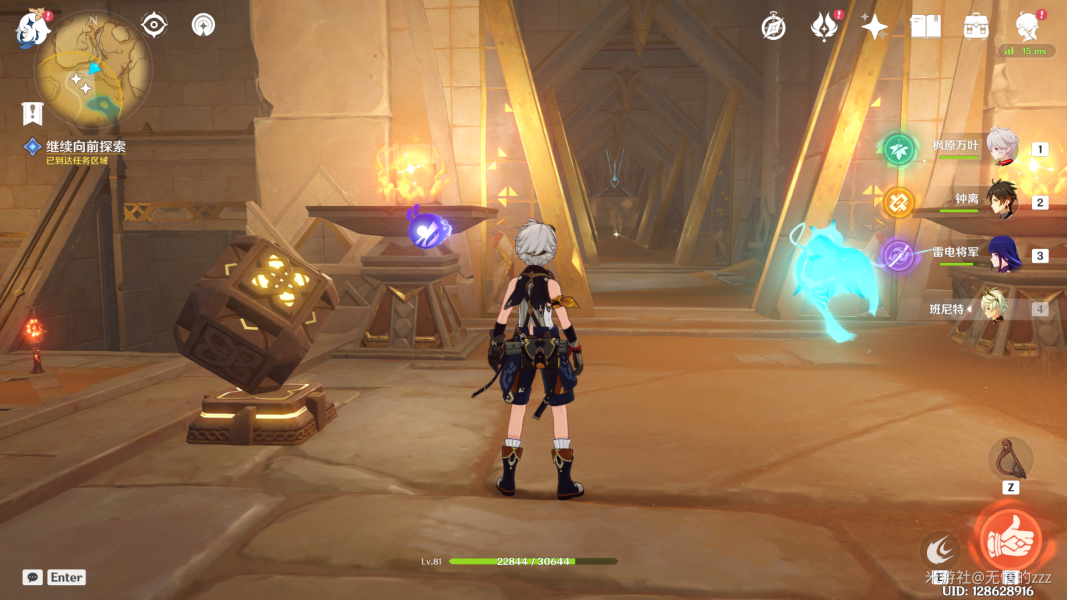Open the Paimon menu
The image size is (1067, 600).
(x=32, y=30)
